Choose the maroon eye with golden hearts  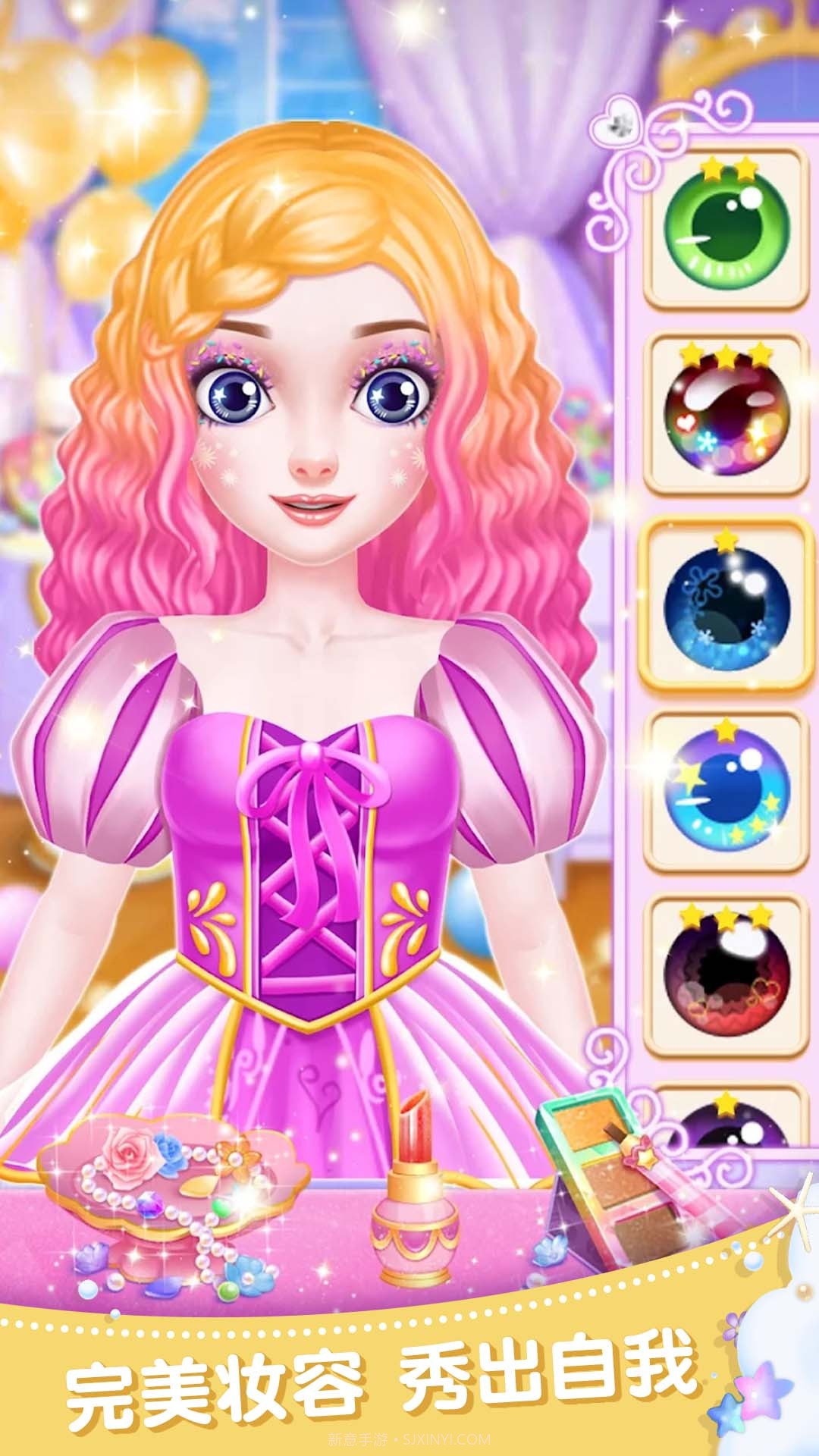click(726, 979)
